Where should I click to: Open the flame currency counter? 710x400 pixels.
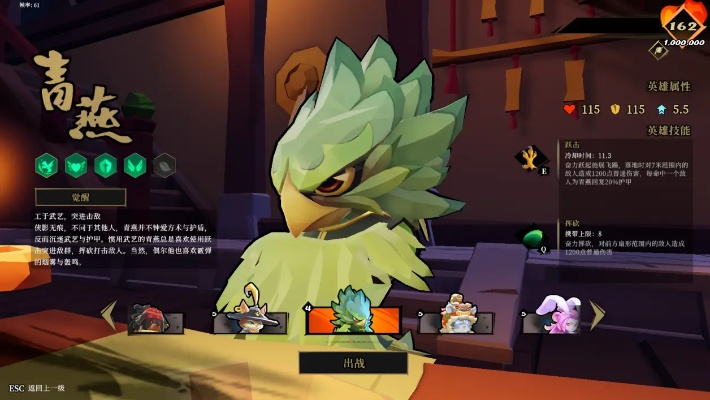tap(683, 26)
